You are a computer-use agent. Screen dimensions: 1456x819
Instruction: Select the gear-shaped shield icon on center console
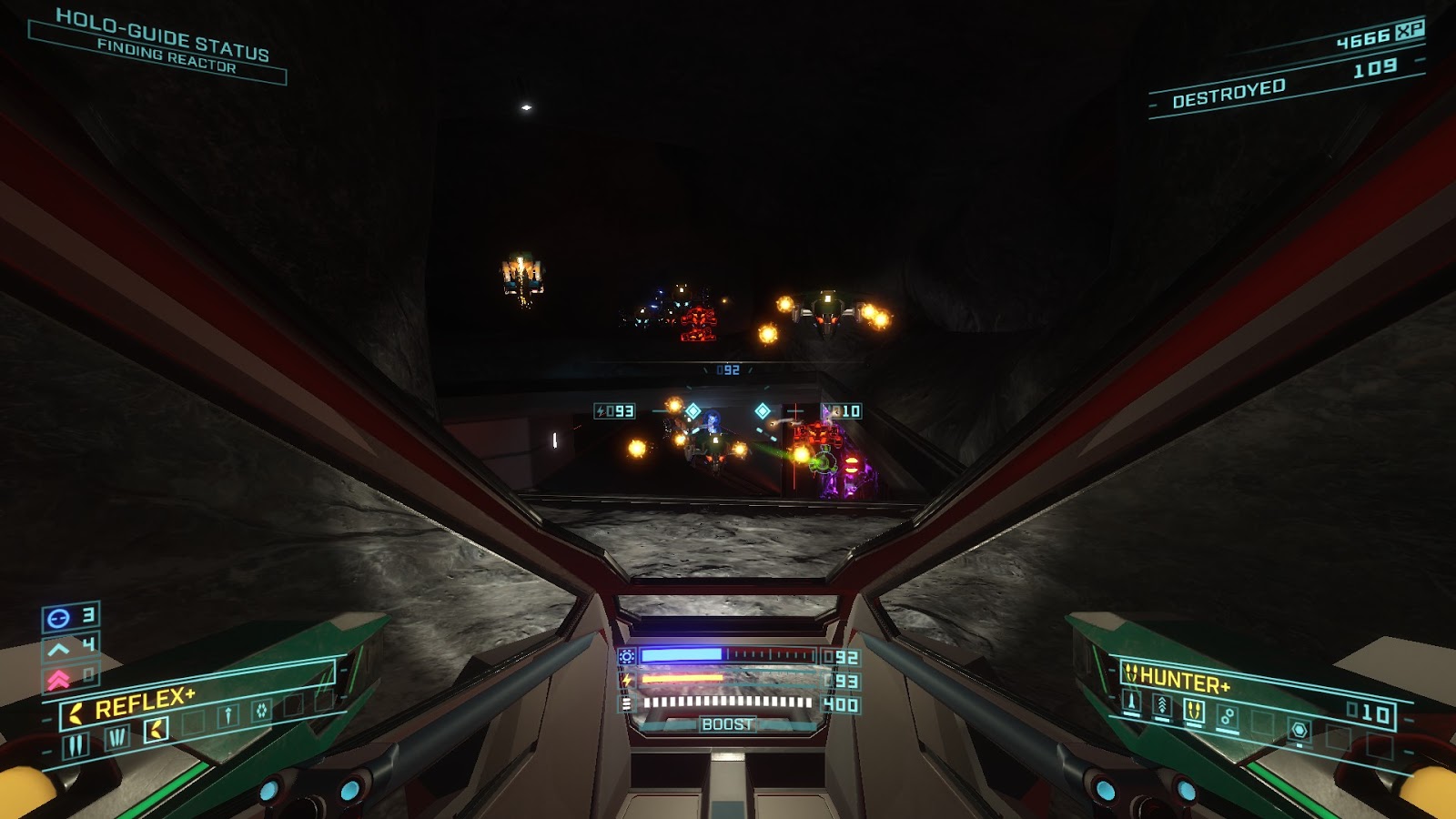[626, 656]
